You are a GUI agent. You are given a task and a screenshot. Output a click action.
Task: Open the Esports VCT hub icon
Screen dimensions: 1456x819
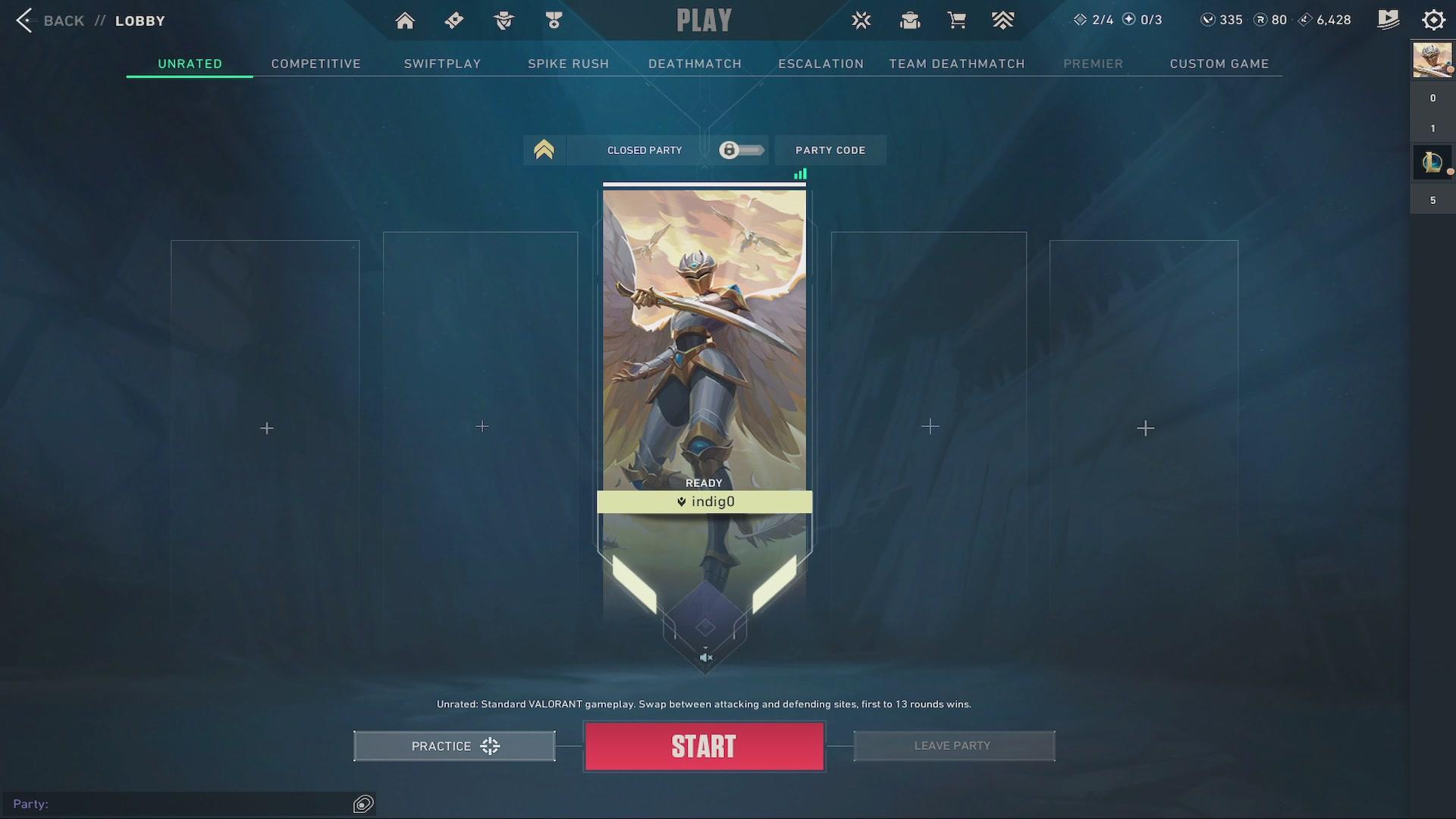[x=861, y=20]
